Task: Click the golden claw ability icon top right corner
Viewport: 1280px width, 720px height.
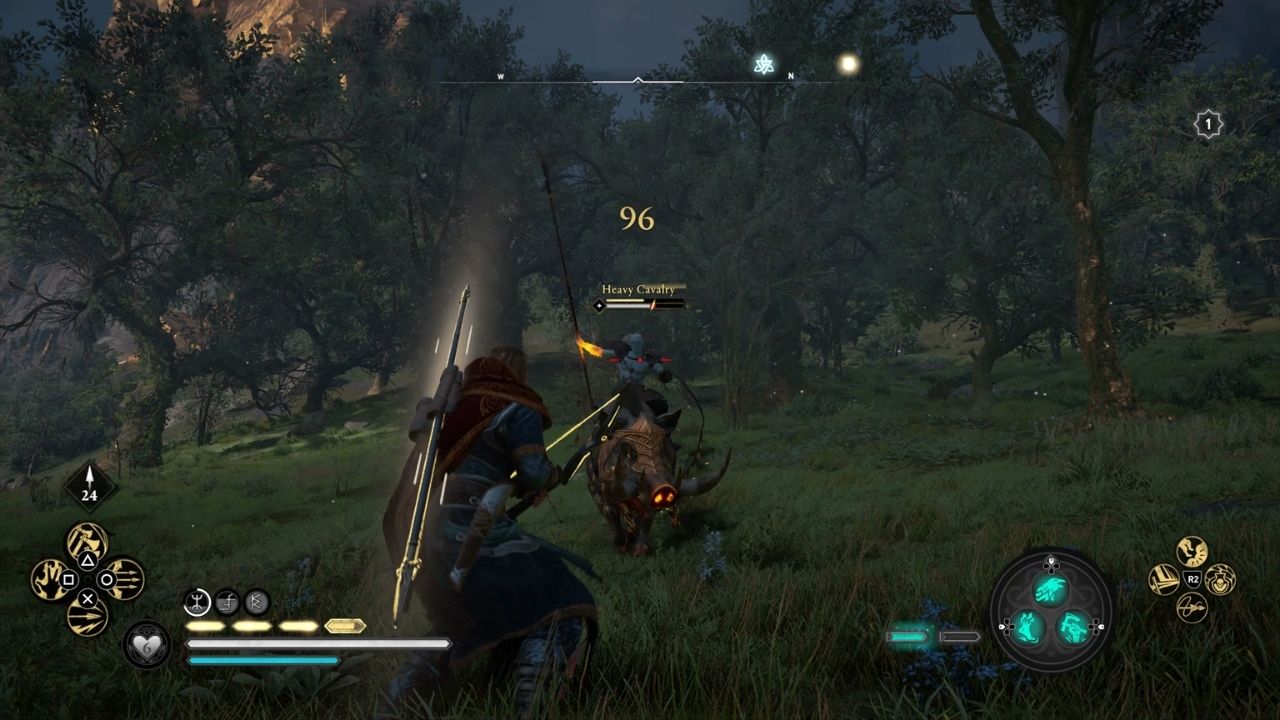Action: pos(1191,553)
